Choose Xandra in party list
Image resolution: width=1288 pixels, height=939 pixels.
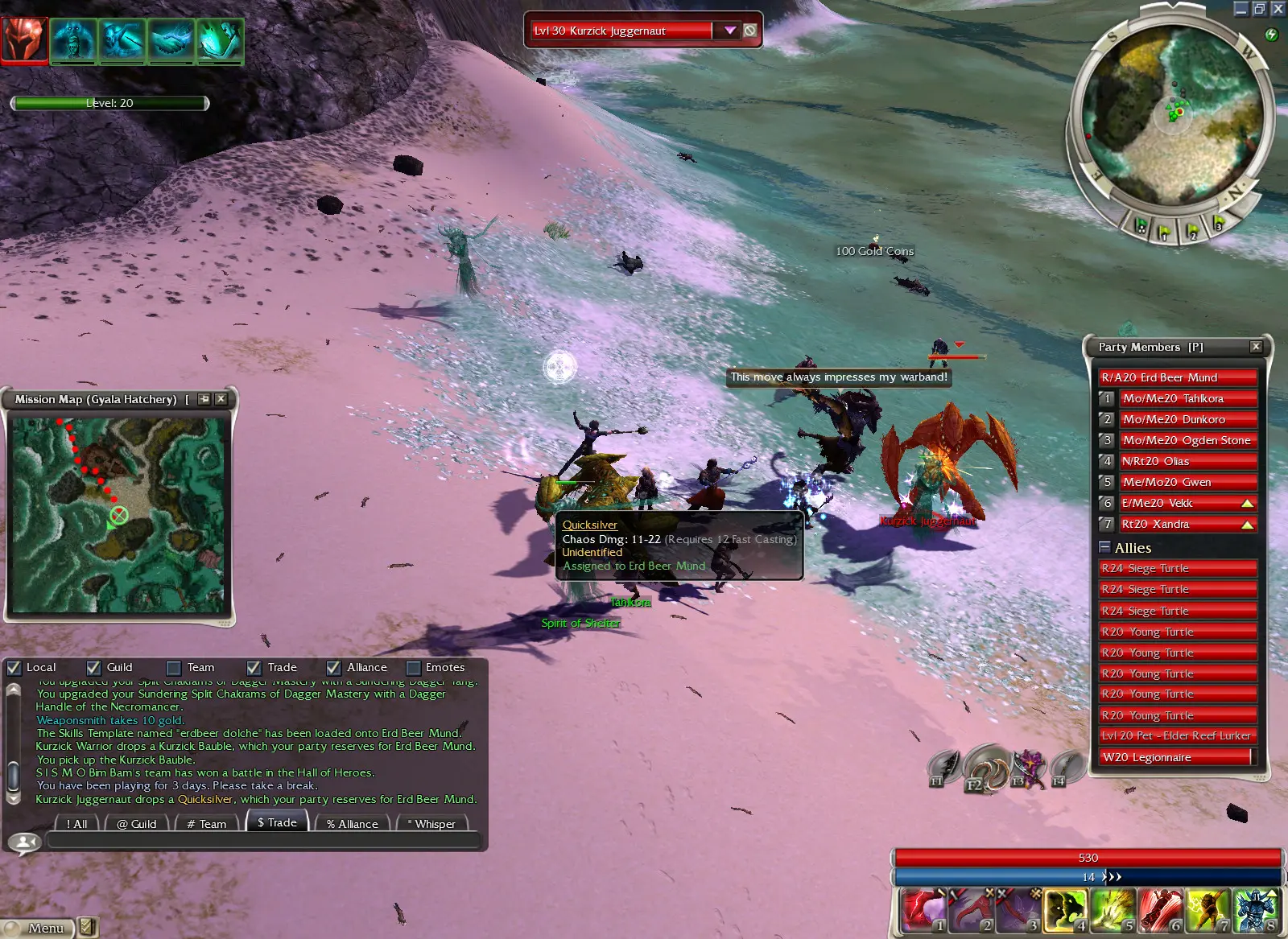click(x=1179, y=524)
